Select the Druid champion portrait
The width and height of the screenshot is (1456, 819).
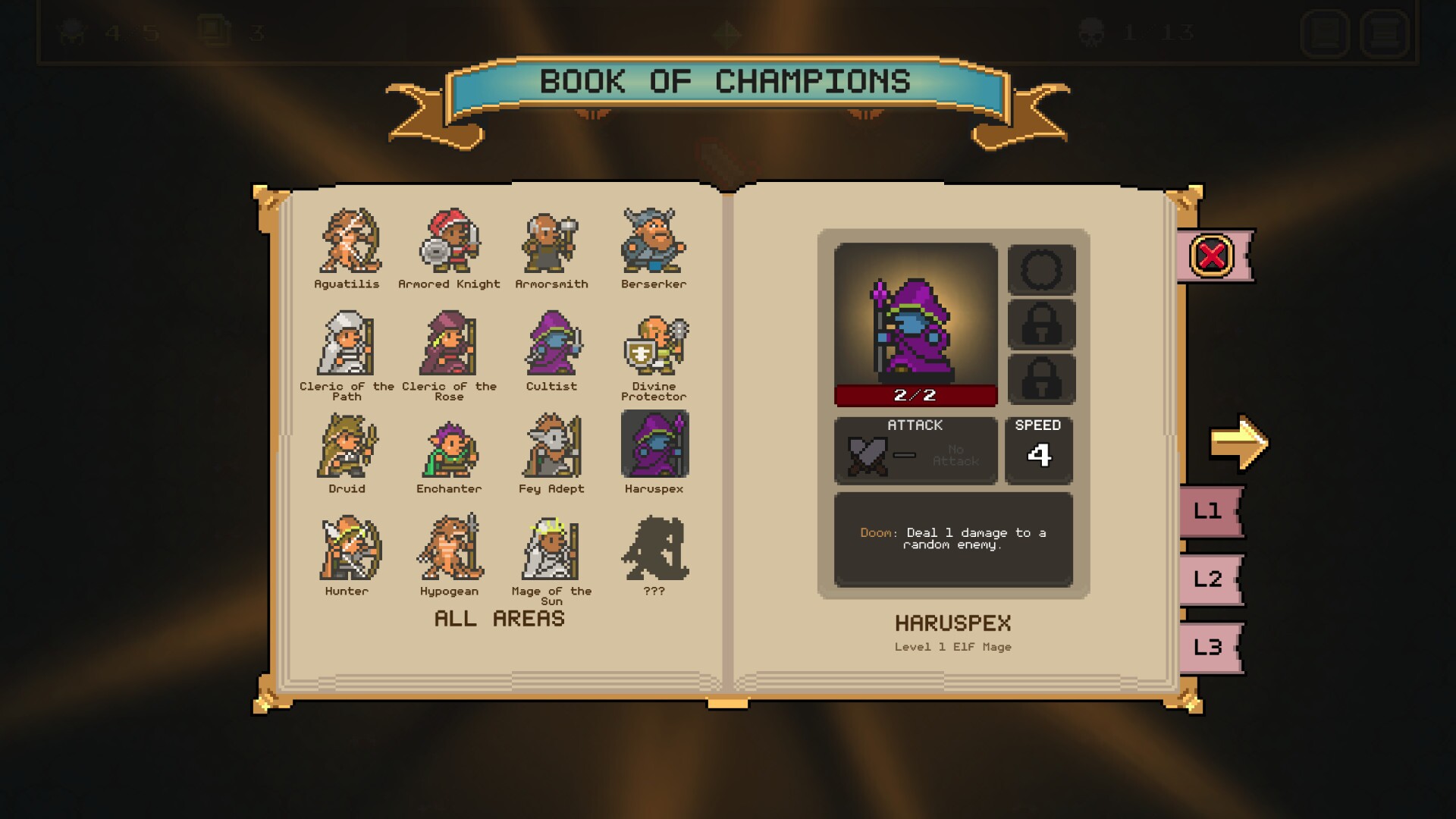[x=347, y=447]
